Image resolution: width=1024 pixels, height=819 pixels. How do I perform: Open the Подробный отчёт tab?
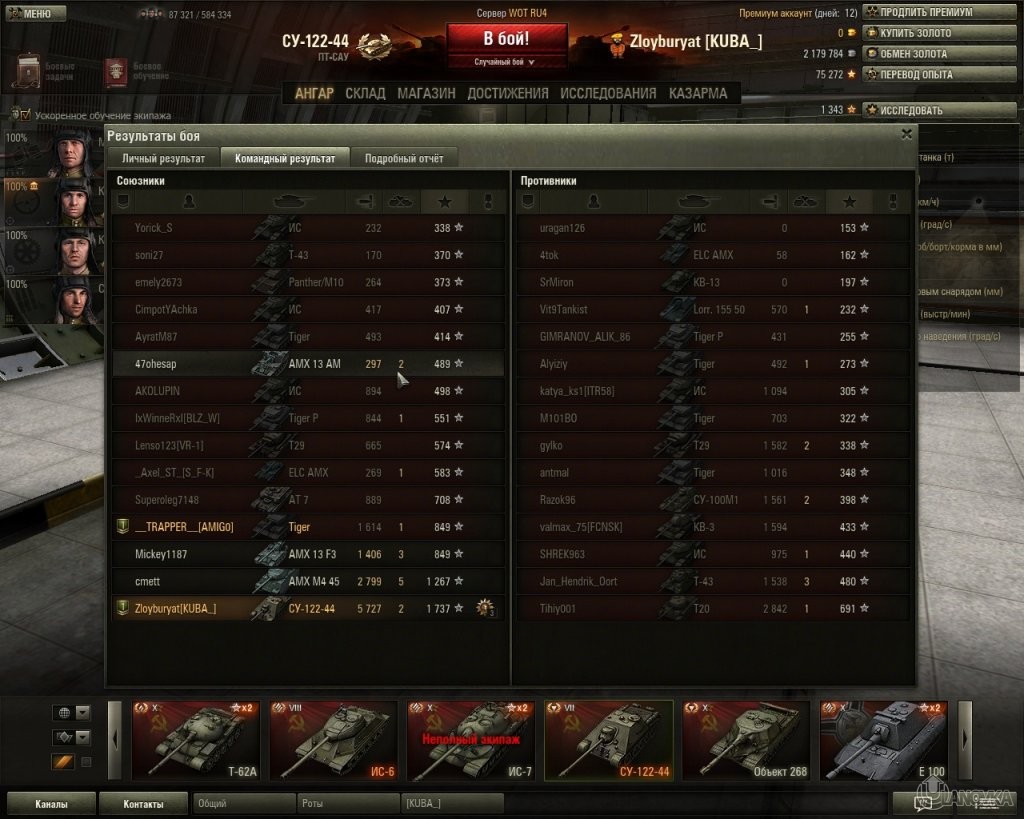coord(404,158)
